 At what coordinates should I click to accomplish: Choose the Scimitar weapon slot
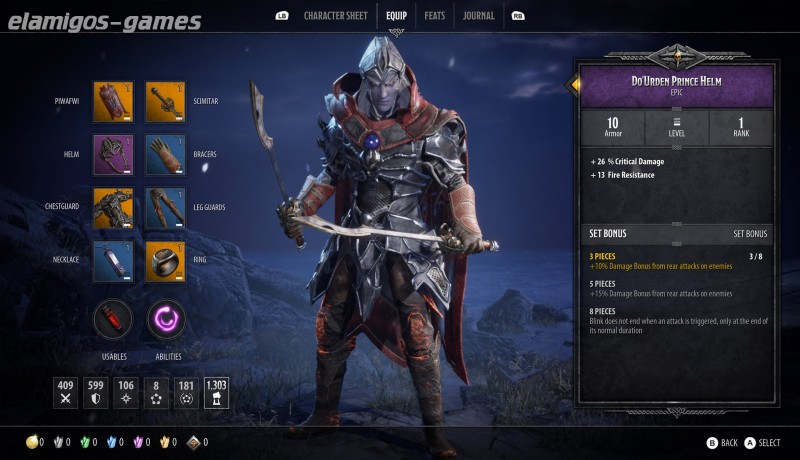pos(165,102)
